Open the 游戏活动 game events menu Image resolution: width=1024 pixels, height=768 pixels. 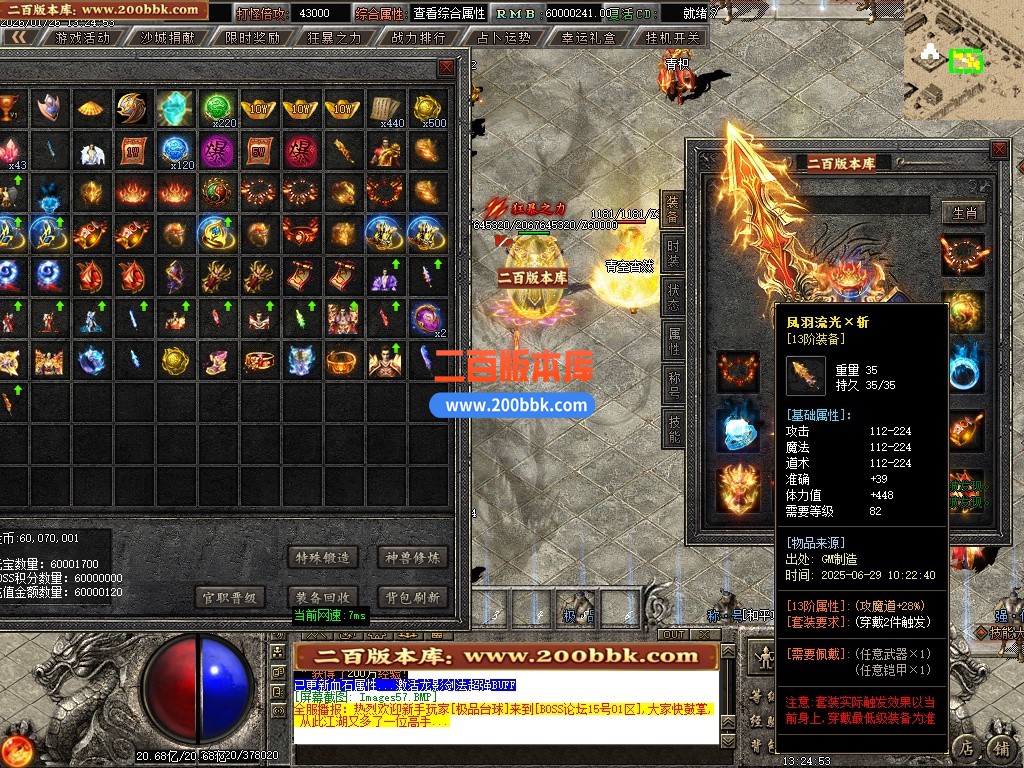tap(82, 38)
